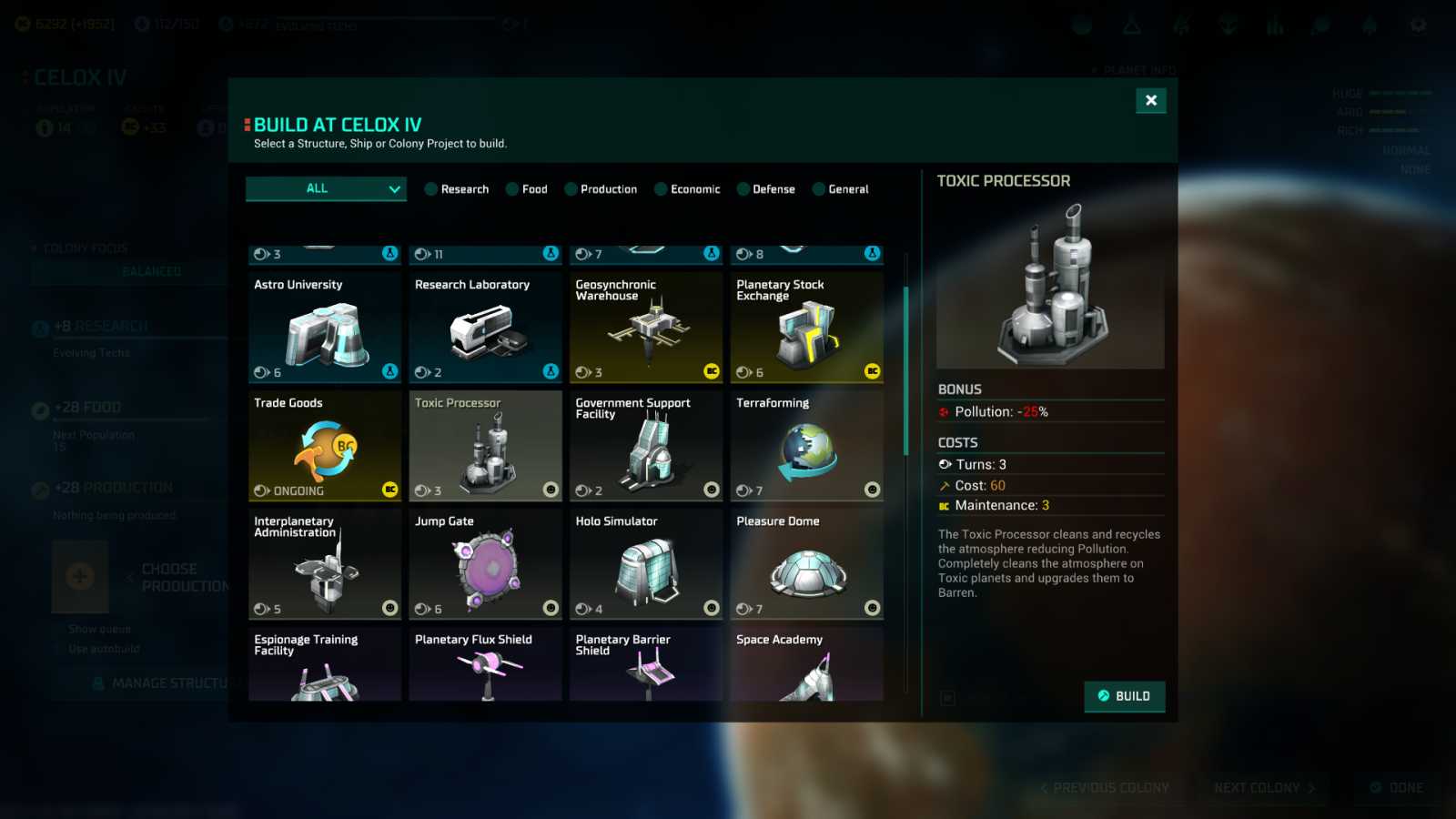The image size is (1456, 819).
Task: Open the ALL category dropdown
Action: point(326,188)
